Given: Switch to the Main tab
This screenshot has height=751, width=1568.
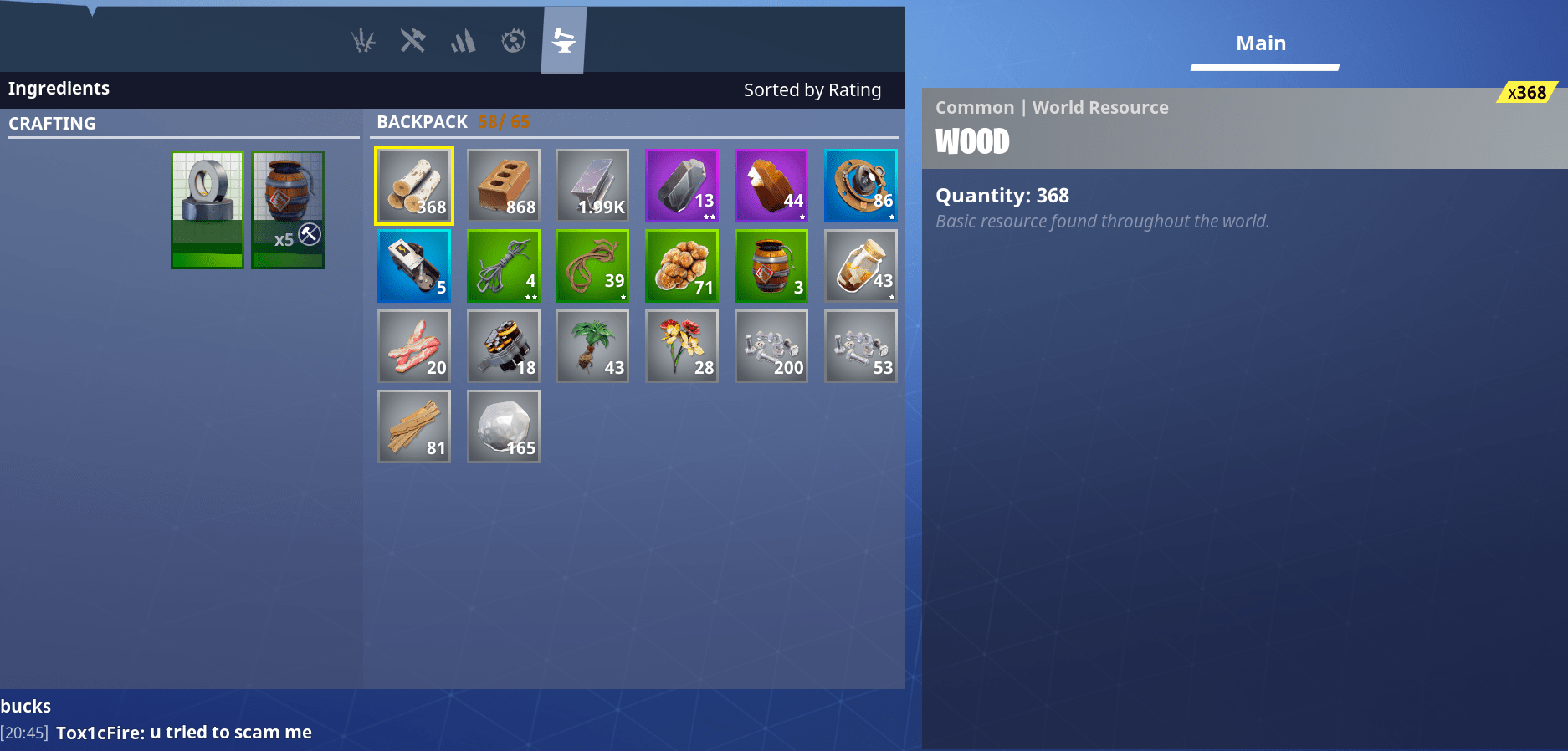Looking at the screenshot, I should 1261,43.
